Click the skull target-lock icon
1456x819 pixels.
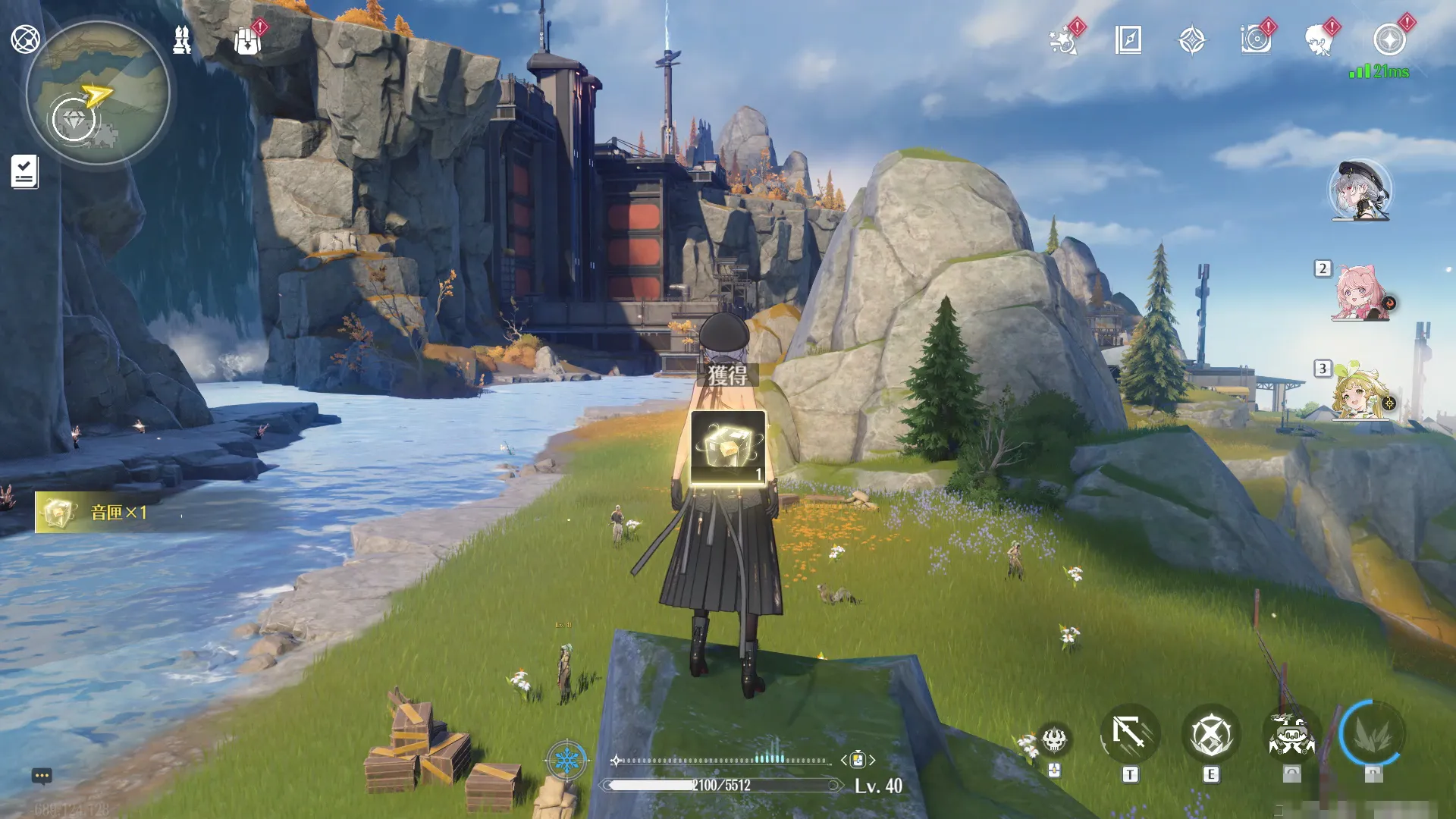click(x=1054, y=739)
